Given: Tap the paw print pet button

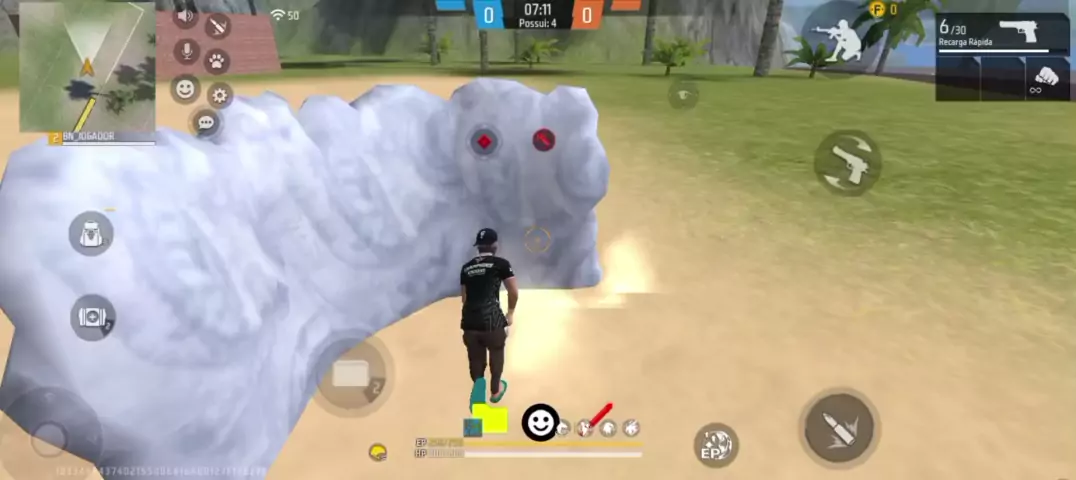Looking at the screenshot, I should 217,60.
